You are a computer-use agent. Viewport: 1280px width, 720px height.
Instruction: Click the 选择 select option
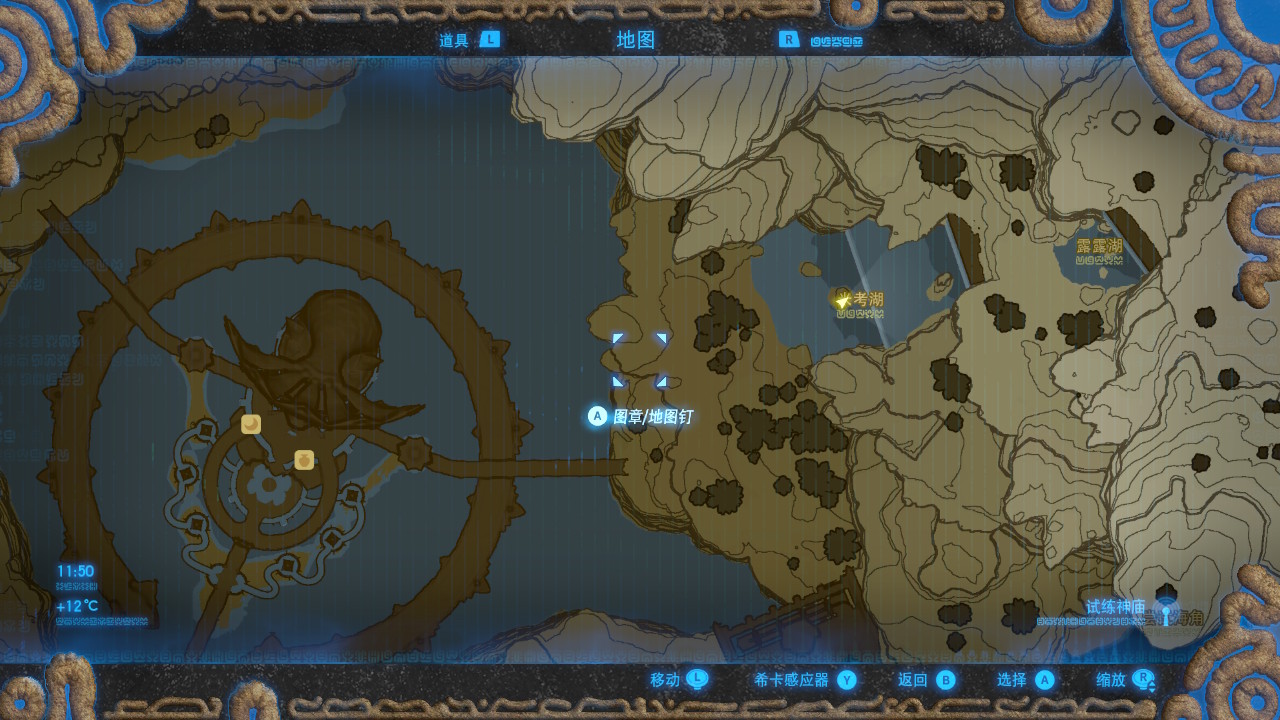point(1025,680)
